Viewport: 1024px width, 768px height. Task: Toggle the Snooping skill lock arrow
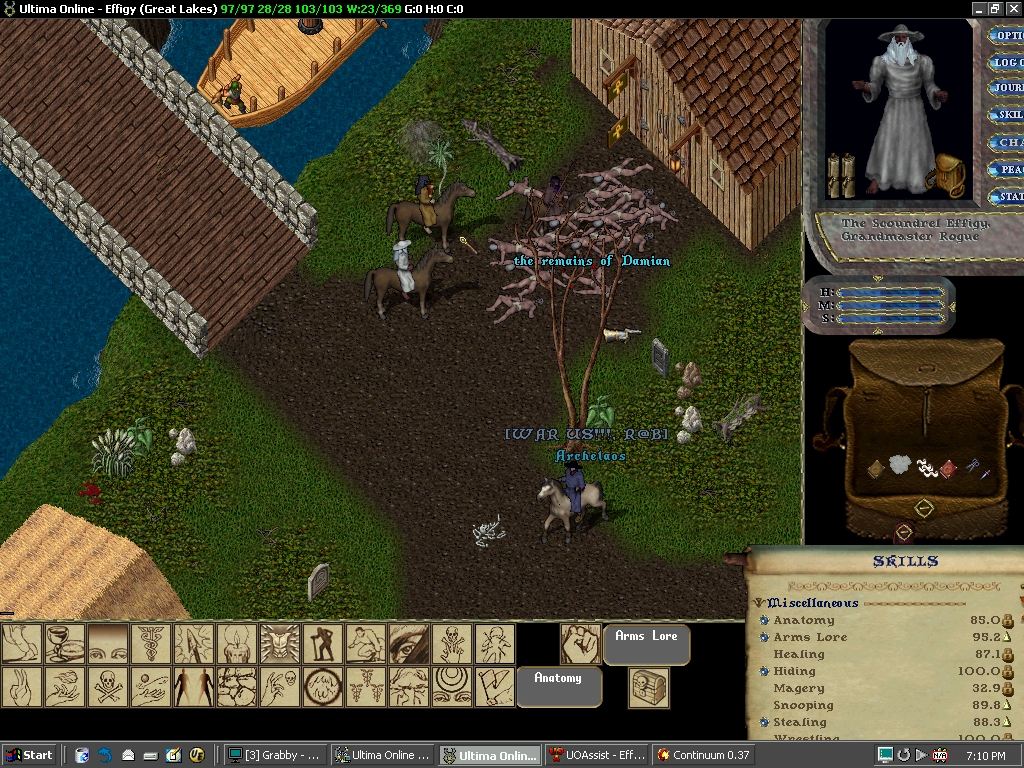(x=1008, y=705)
